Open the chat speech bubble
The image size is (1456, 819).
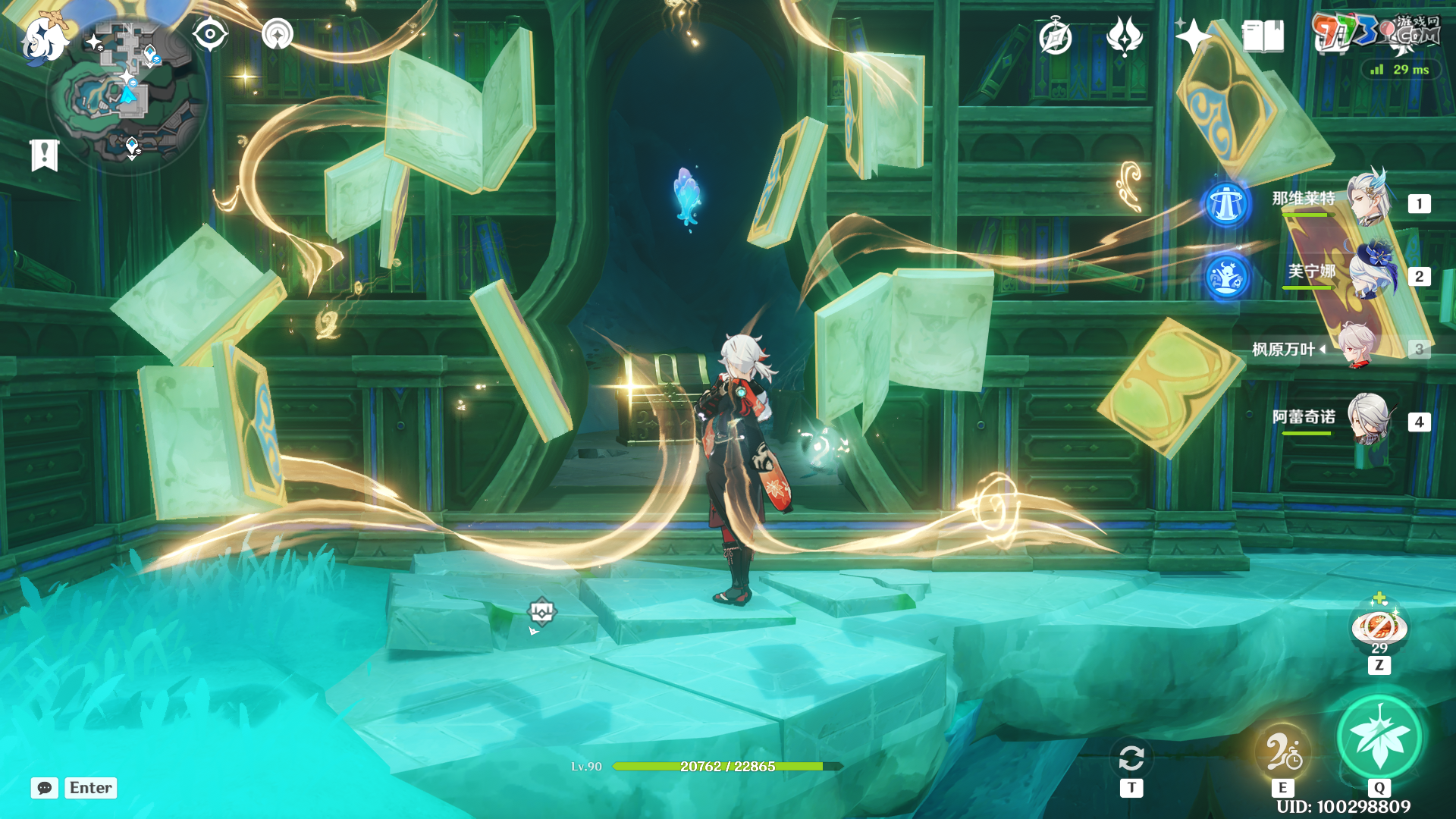[45, 788]
